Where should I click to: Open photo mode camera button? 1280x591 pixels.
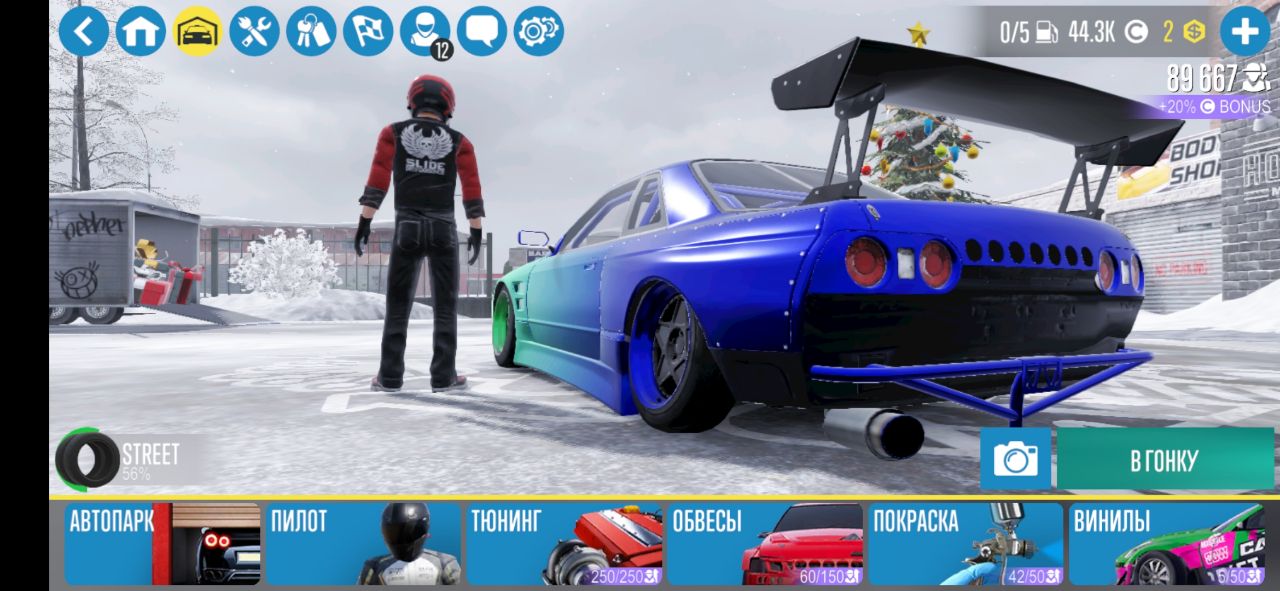coord(1015,459)
